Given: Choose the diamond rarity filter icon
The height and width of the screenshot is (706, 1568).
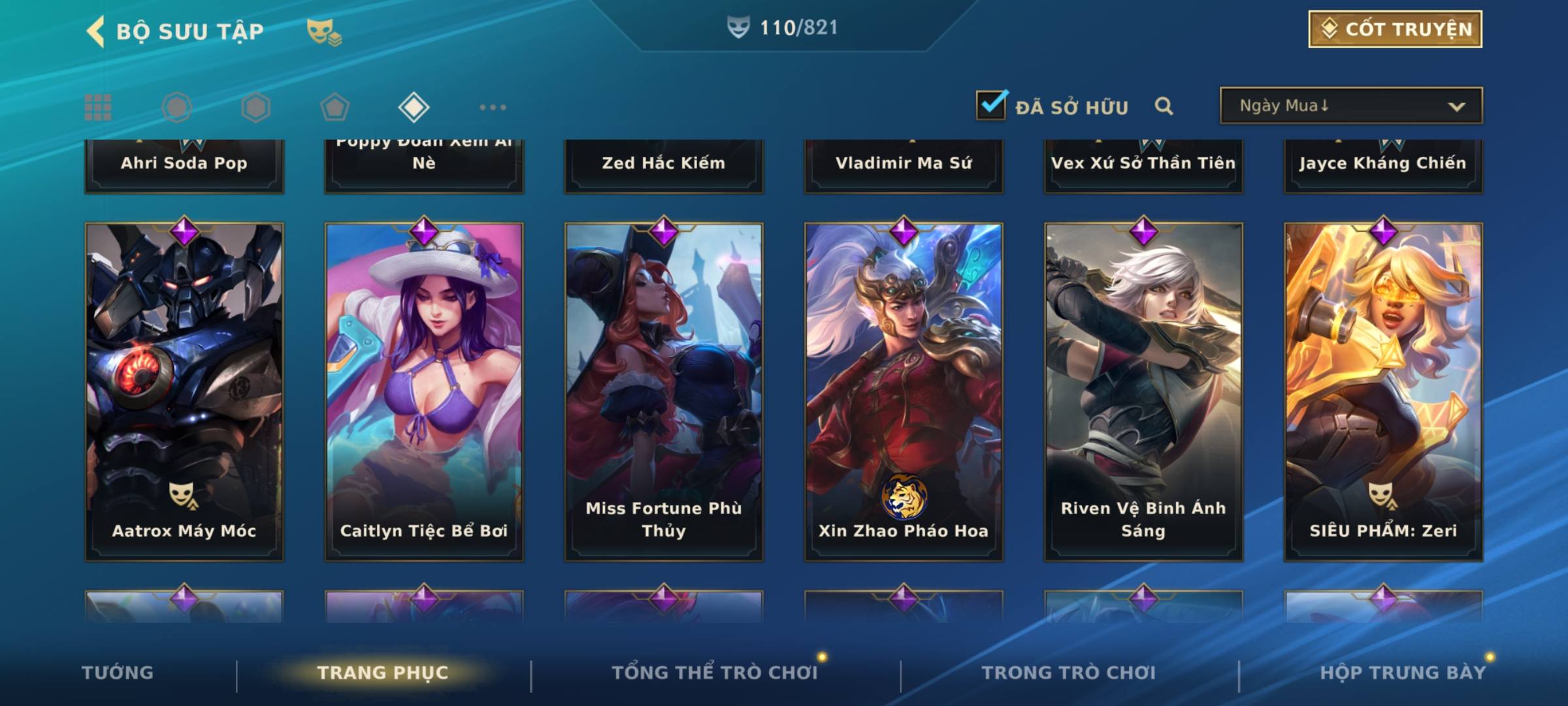Looking at the screenshot, I should pos(414,107).
